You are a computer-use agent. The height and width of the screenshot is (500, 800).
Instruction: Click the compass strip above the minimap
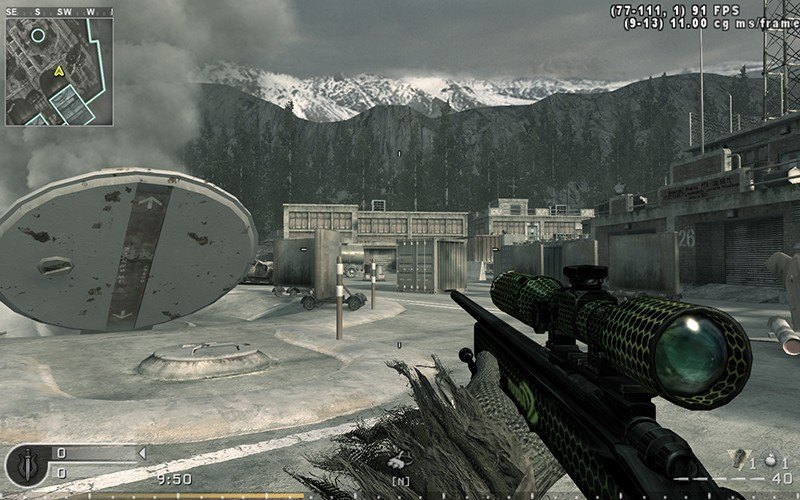click(x=57, y=11)
